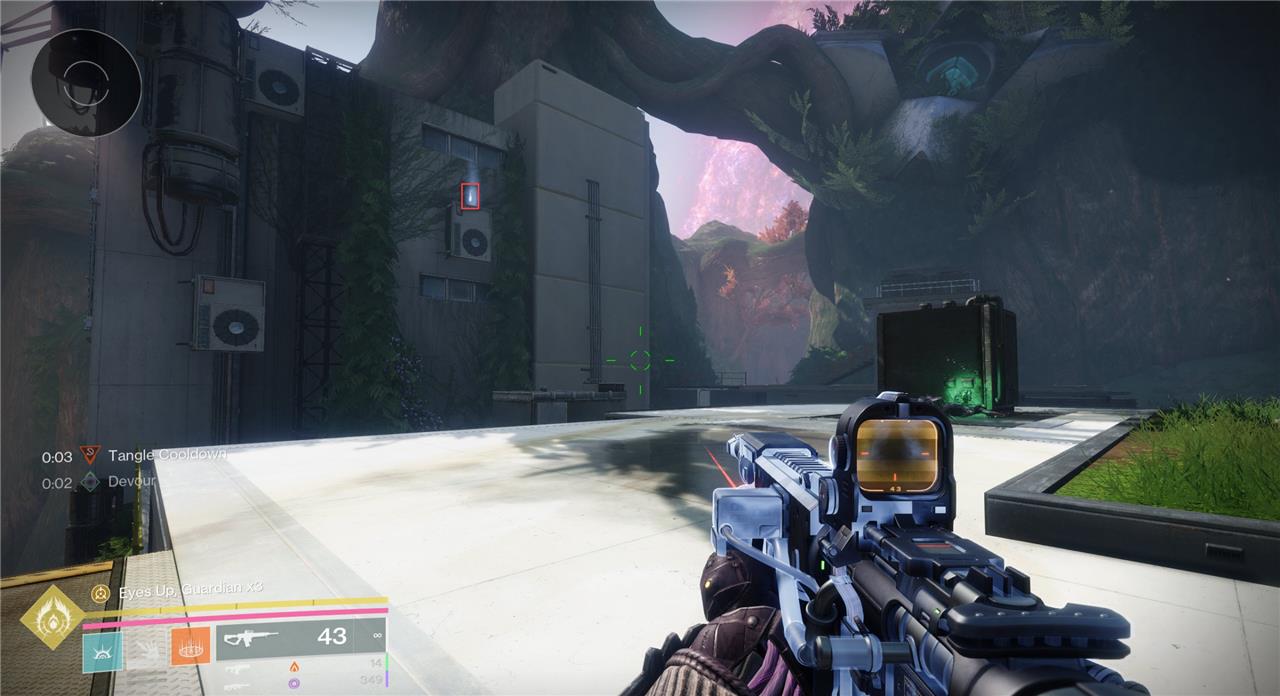This screenshot has height=696, width=1280.
Task: Select the equipped auto rifle weapon slot
Action: pos(300,638)
